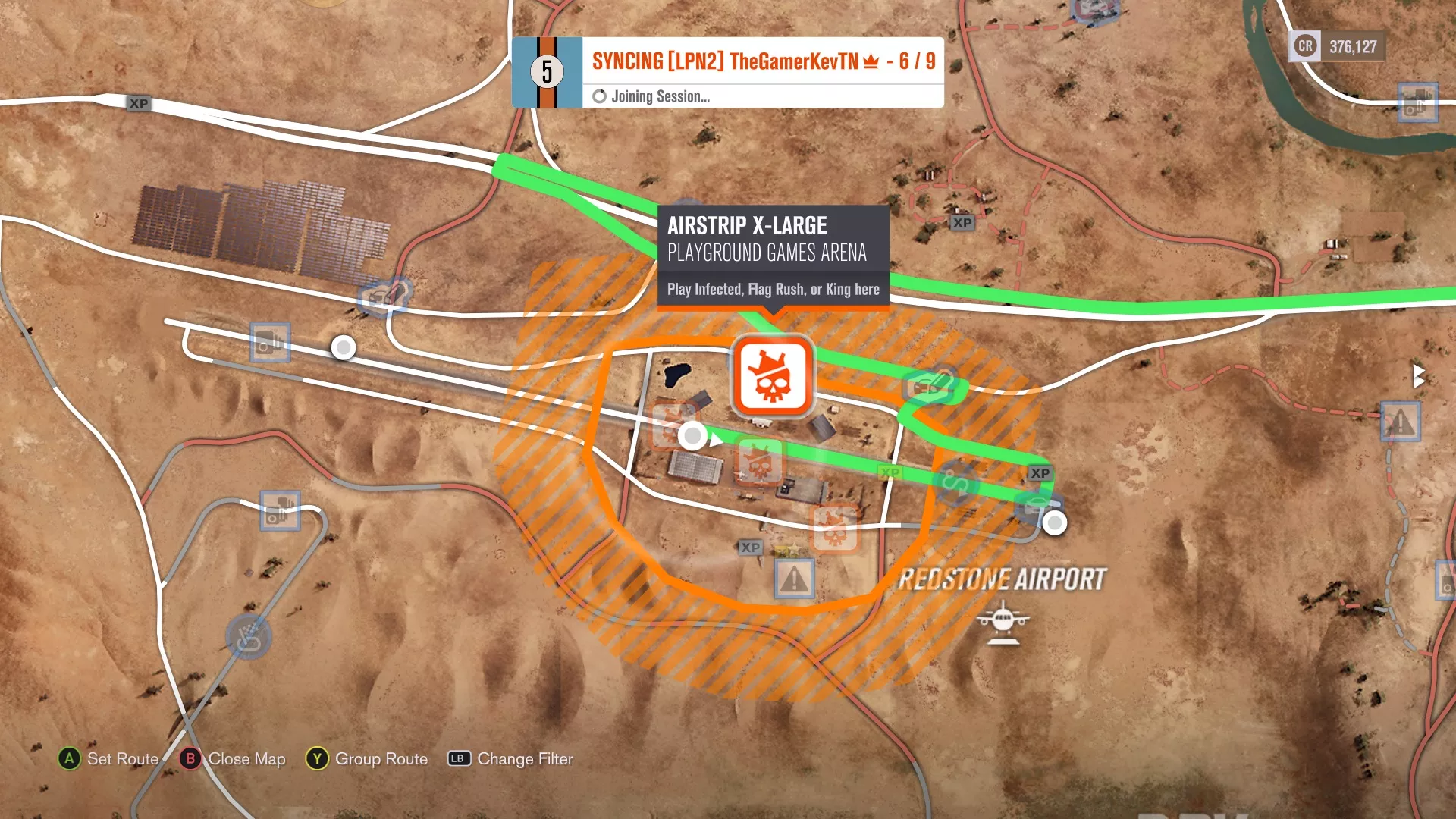This screenshot has width=1456, height=819.
Task: Pick the XP board beside the danger sign
Action: (x=750, y=548)
